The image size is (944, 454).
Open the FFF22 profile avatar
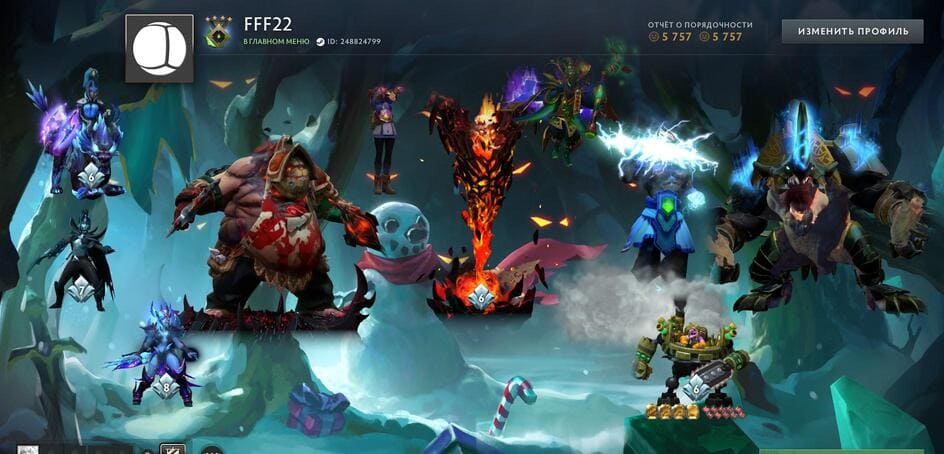pyautogui.click(x=159, y=48)
